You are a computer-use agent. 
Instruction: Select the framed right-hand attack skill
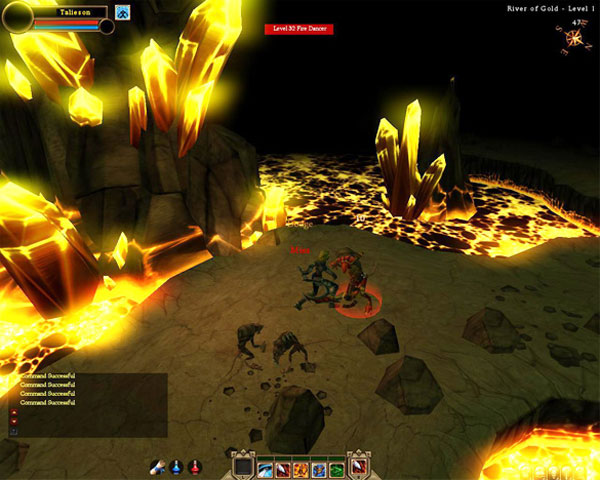pos(359,467)
